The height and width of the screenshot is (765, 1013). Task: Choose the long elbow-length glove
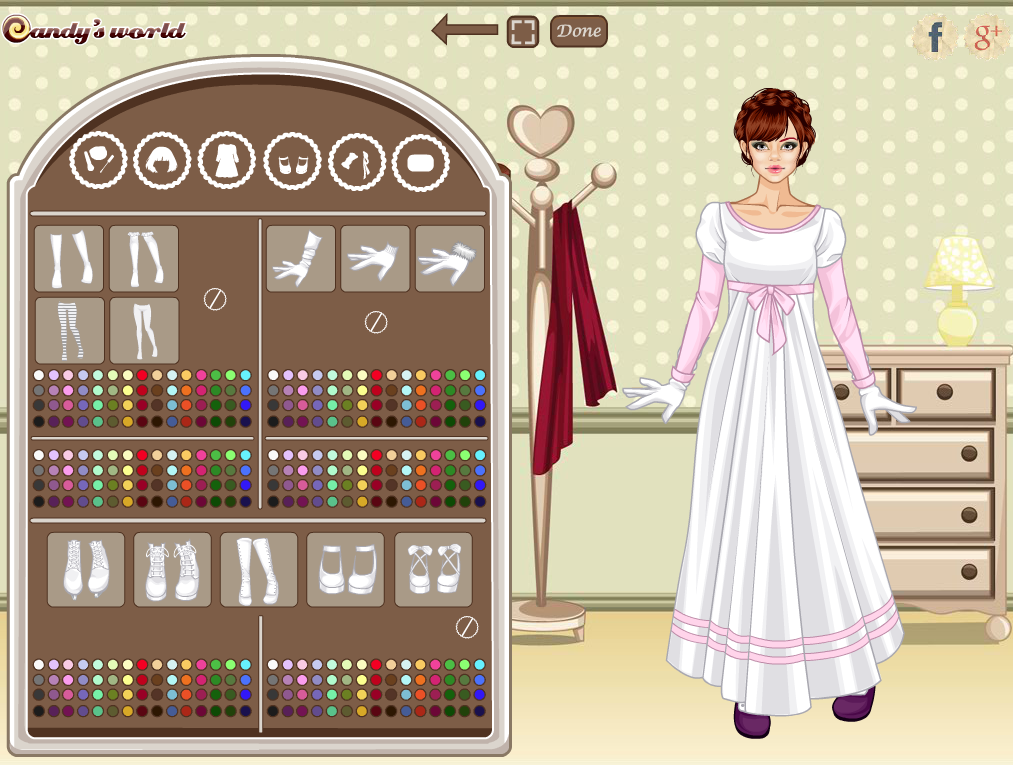pyautogui.click(x=300, y=258)
